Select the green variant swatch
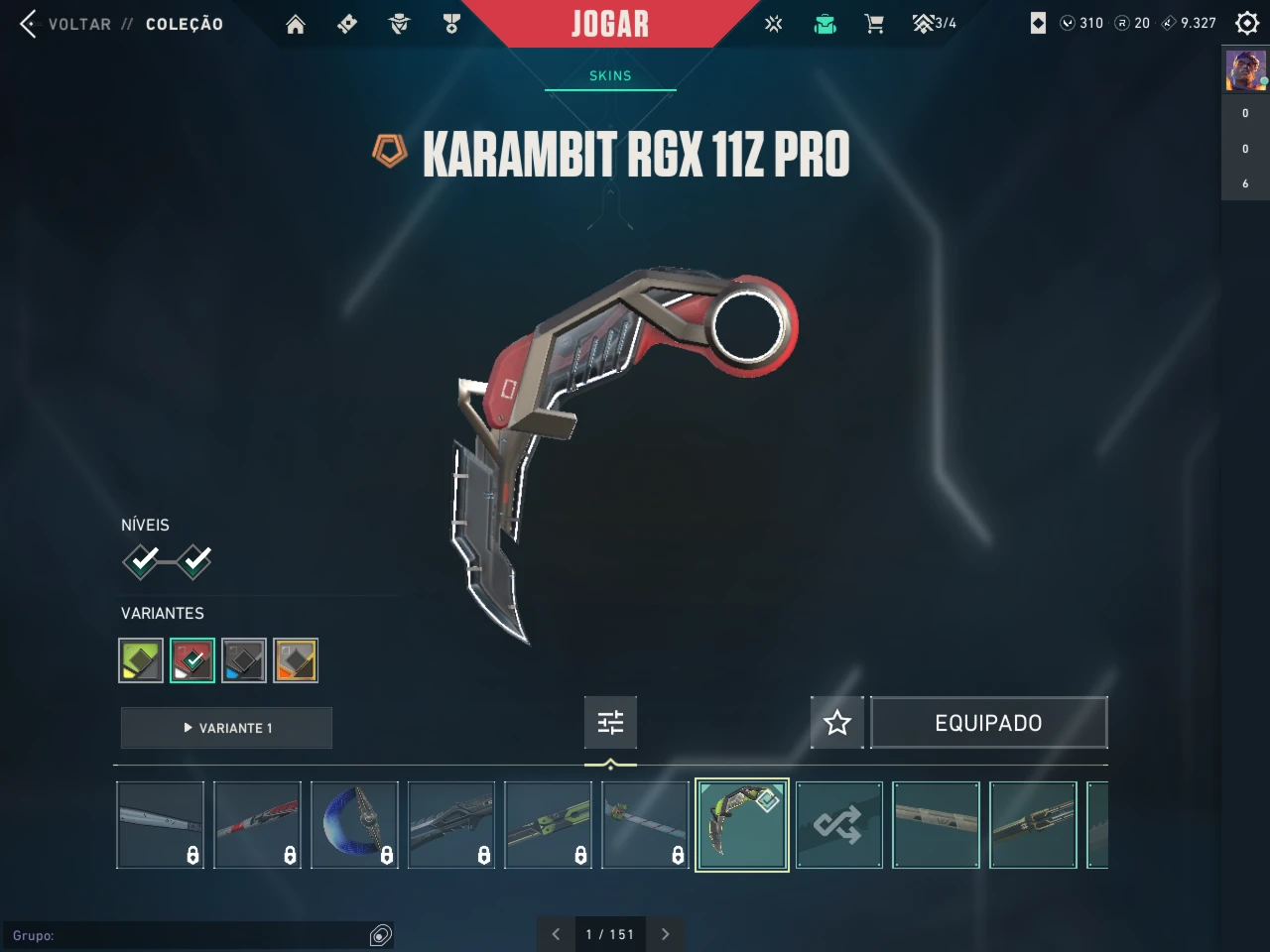The image size is (1270, 952). tap(141, 660)
